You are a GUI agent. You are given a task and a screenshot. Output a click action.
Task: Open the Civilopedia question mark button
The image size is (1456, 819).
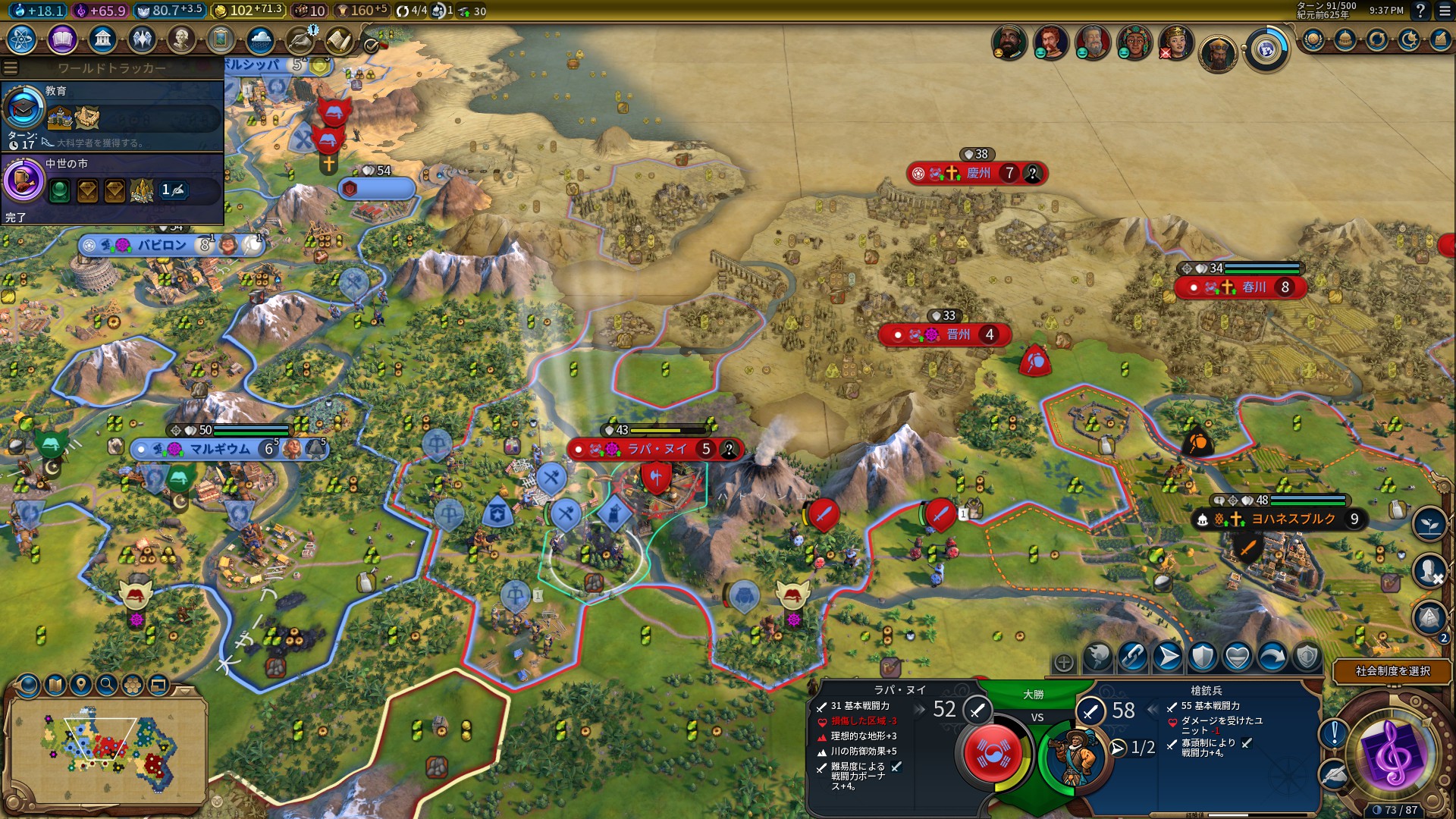pyautogui.click(x=1420, y=11)
